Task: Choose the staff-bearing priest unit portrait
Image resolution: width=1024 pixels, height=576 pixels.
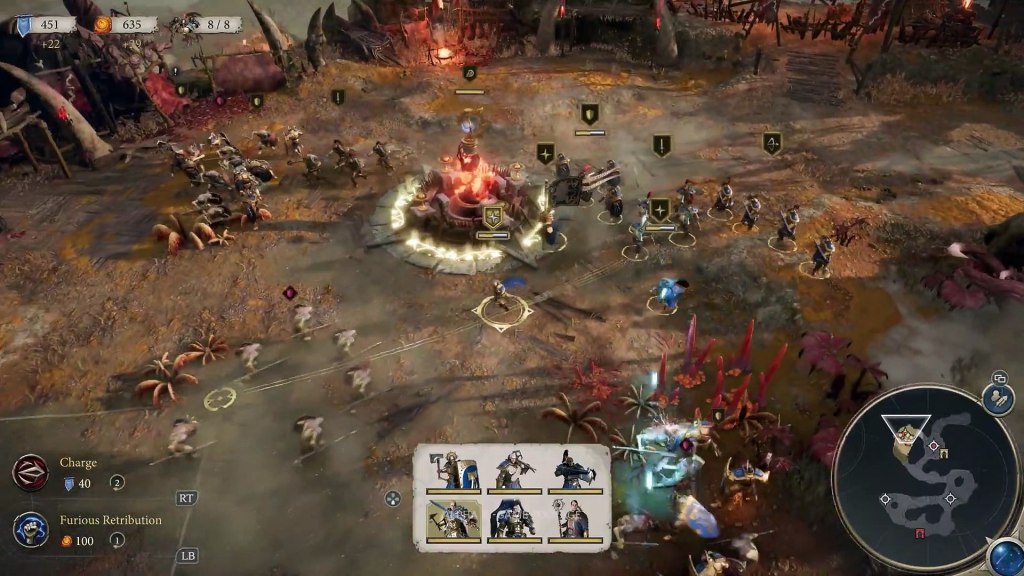Action: coord(575,520)
